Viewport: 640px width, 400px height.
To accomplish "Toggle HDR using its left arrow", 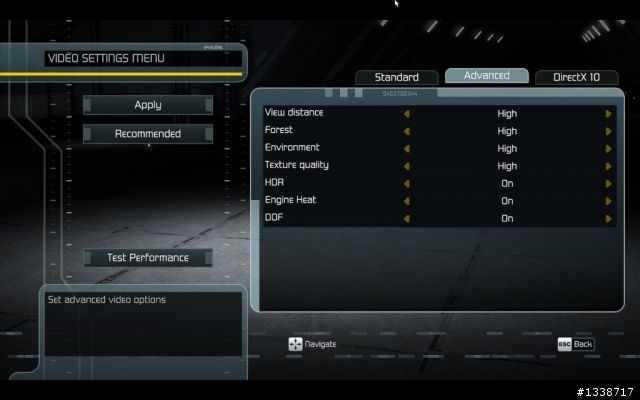I will pos(407,184).
